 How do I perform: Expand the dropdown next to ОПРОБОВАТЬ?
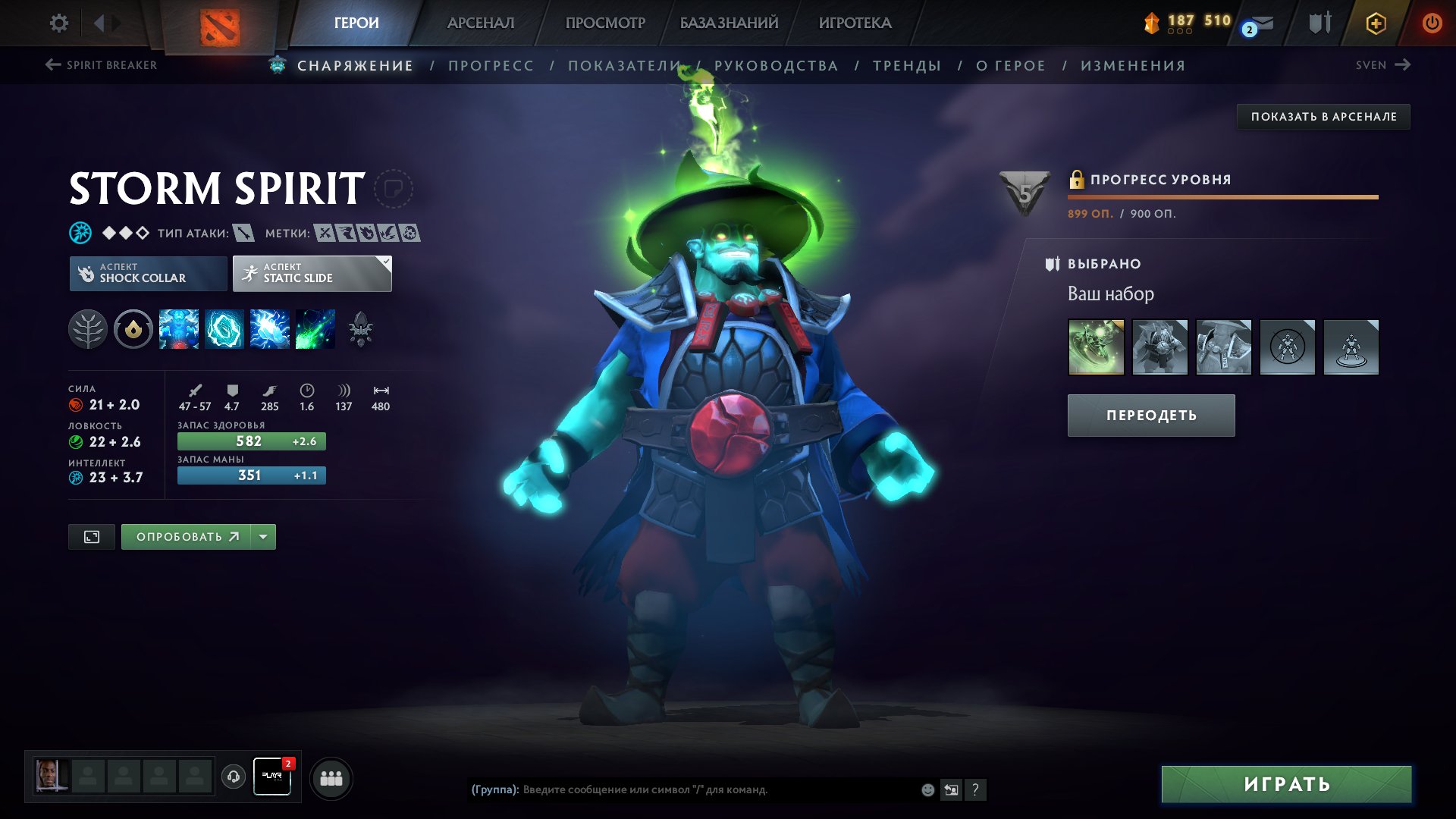click(x=262, y=536)
